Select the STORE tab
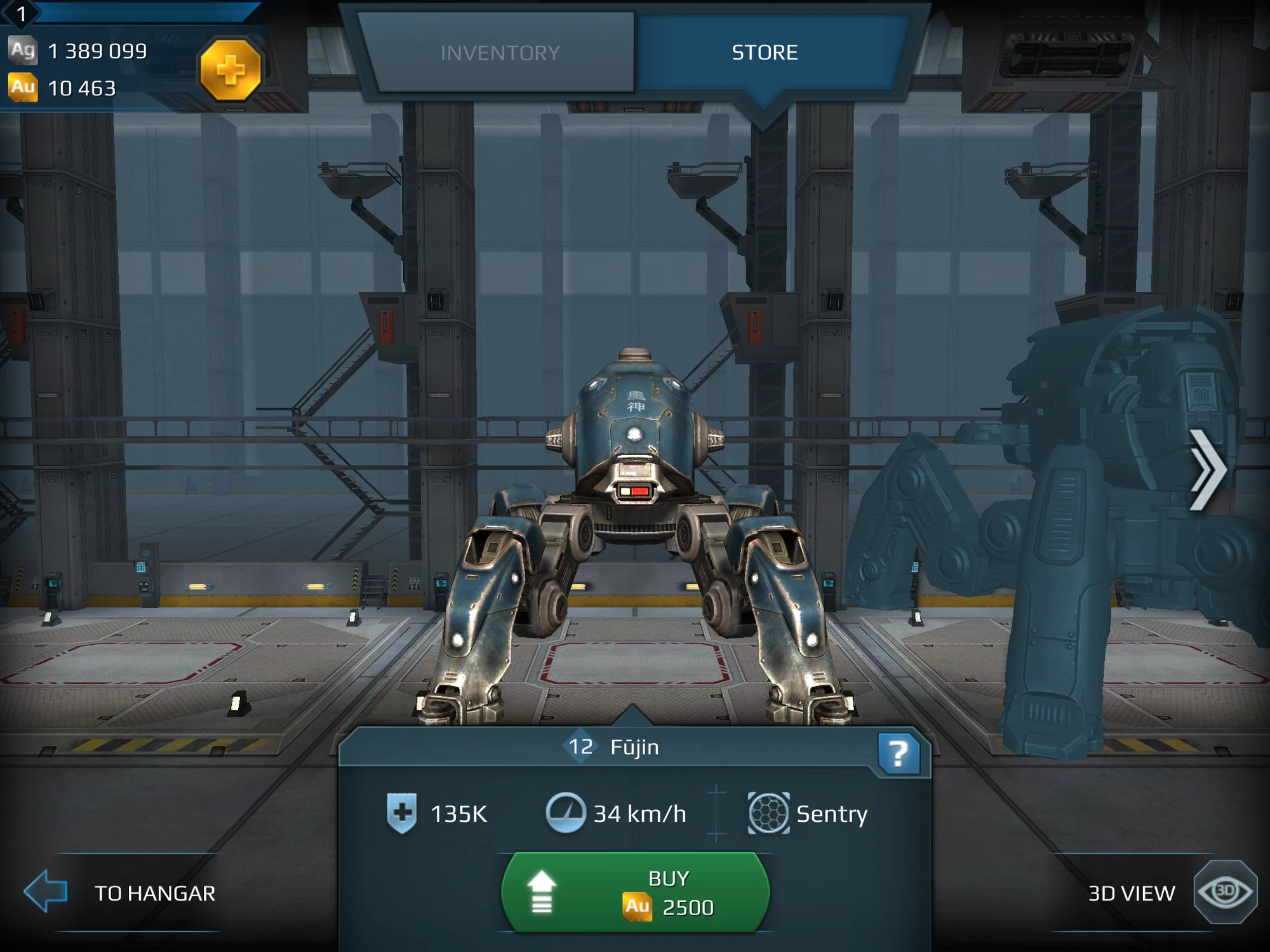1270x952 pixels. pyautogui.click(x=765, y=53)
